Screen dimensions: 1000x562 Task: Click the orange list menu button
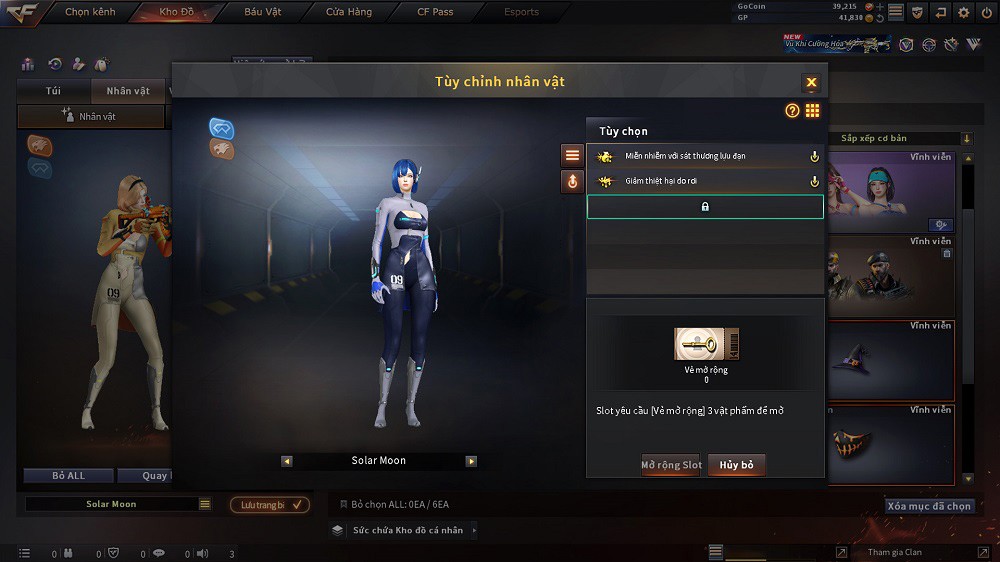[572, 155]
